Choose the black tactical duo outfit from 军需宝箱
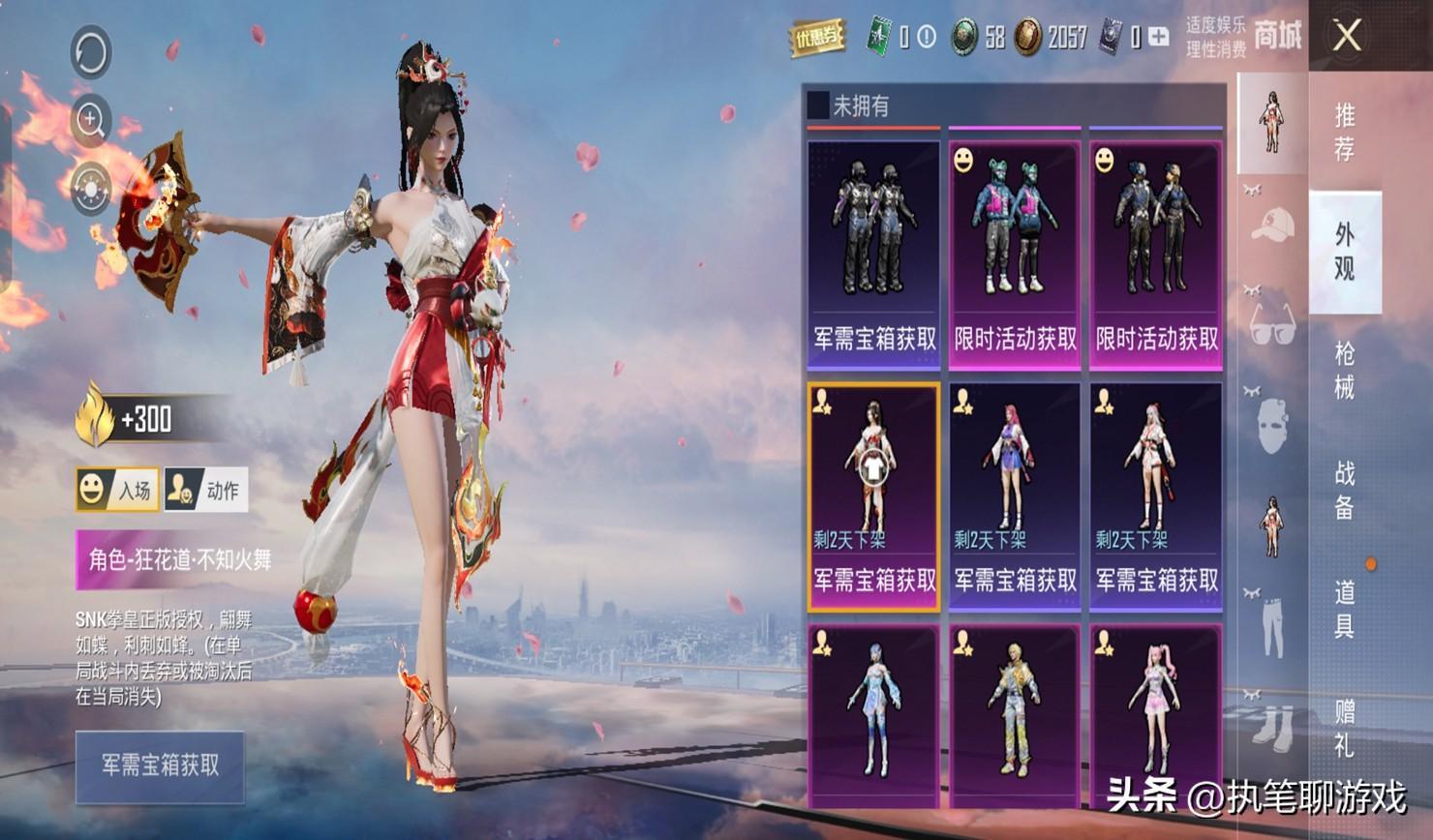The image size is (1433, 840). (873, 254)
